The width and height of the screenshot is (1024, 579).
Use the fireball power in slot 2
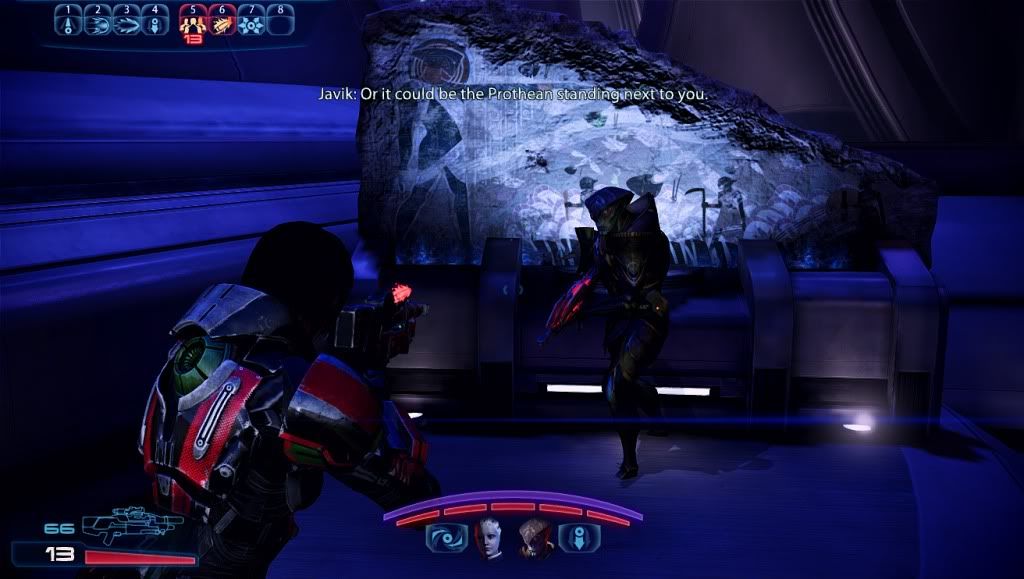[97, 21]
